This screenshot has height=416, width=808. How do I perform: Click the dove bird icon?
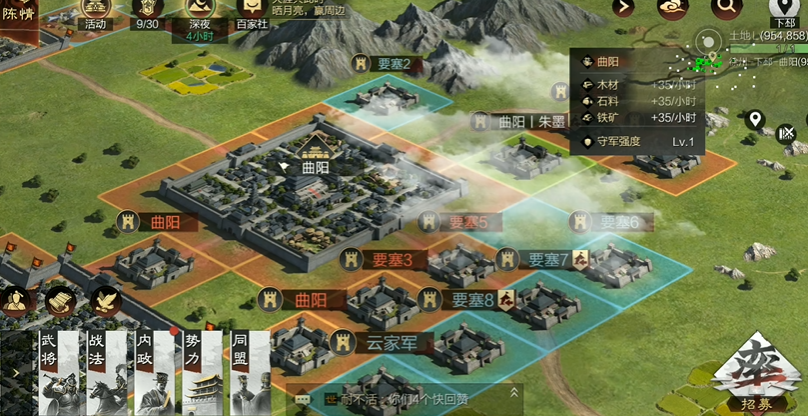104,300
